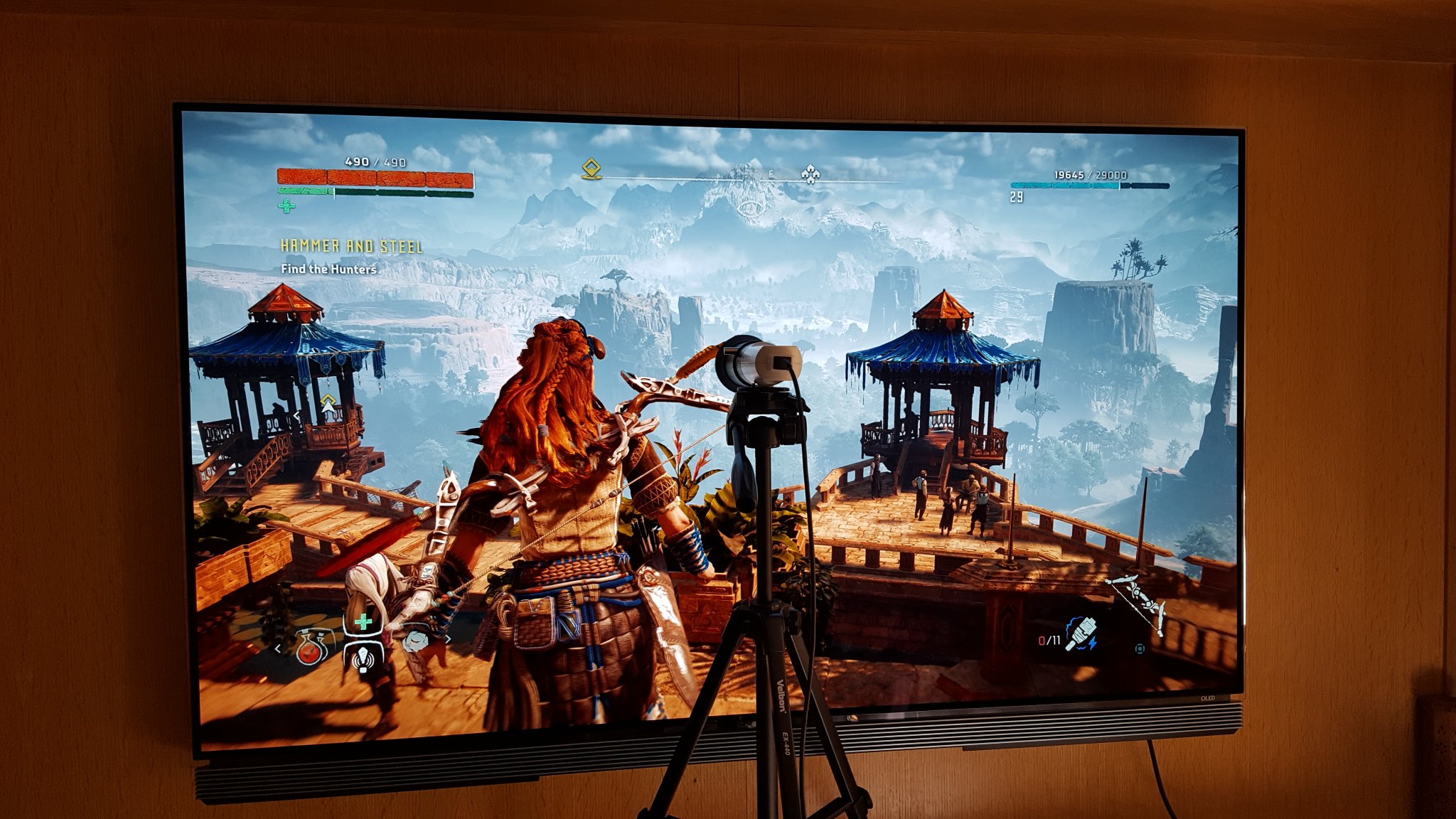Select the rock lure item in the tool slot
This screenshot has height=819, width=1456.
tap(415, 641)
